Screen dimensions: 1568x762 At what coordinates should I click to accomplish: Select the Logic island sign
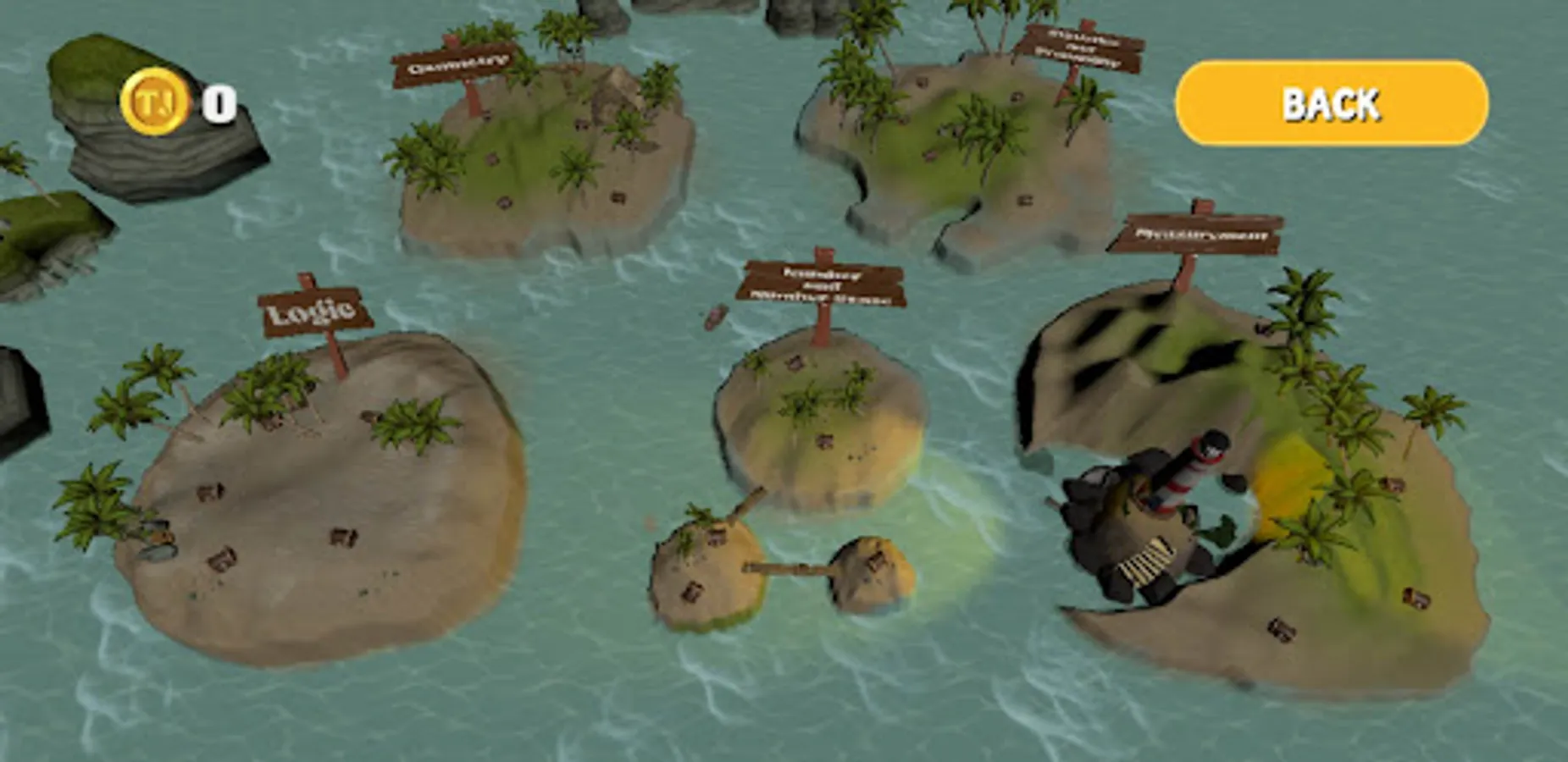tap(313, 313)
